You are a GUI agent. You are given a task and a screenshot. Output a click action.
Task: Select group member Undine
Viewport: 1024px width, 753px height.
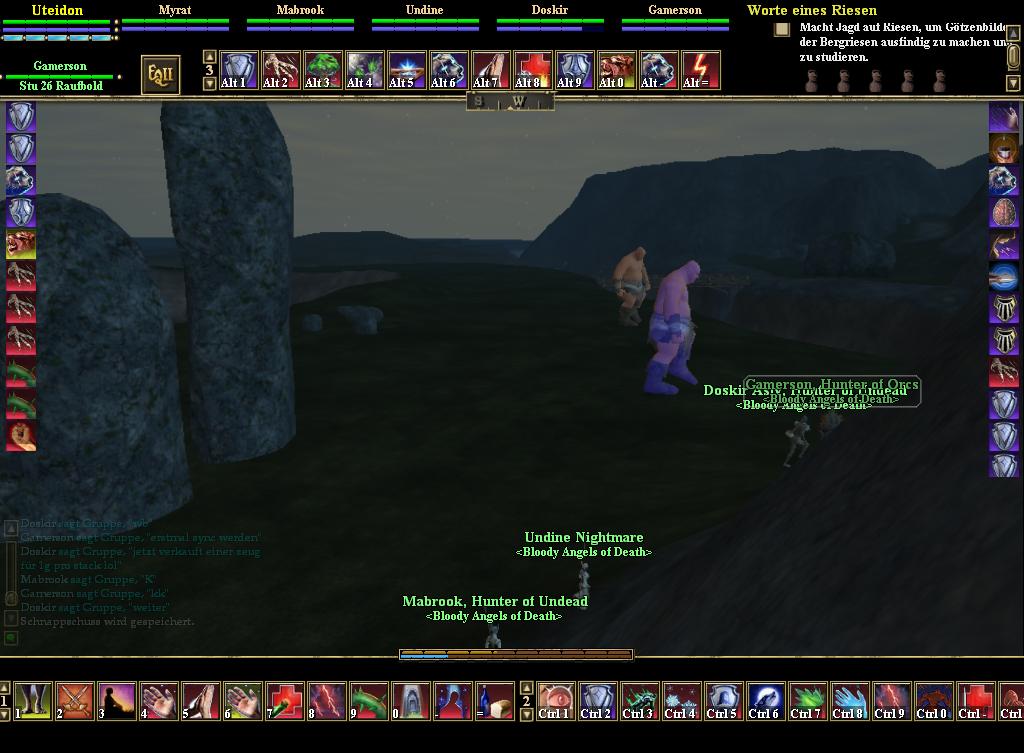424,11
